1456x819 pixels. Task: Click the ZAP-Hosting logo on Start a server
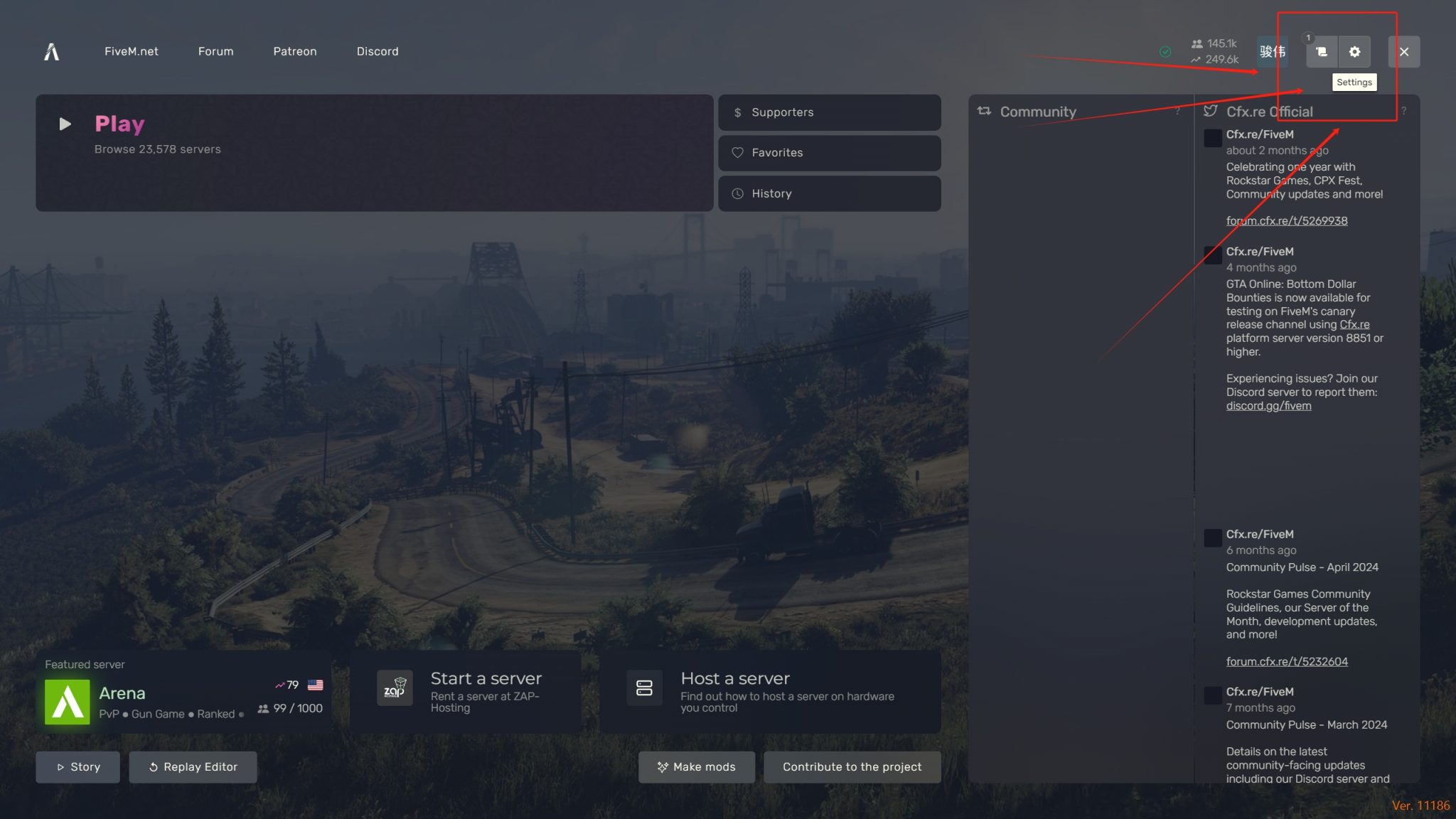[395, 687]
